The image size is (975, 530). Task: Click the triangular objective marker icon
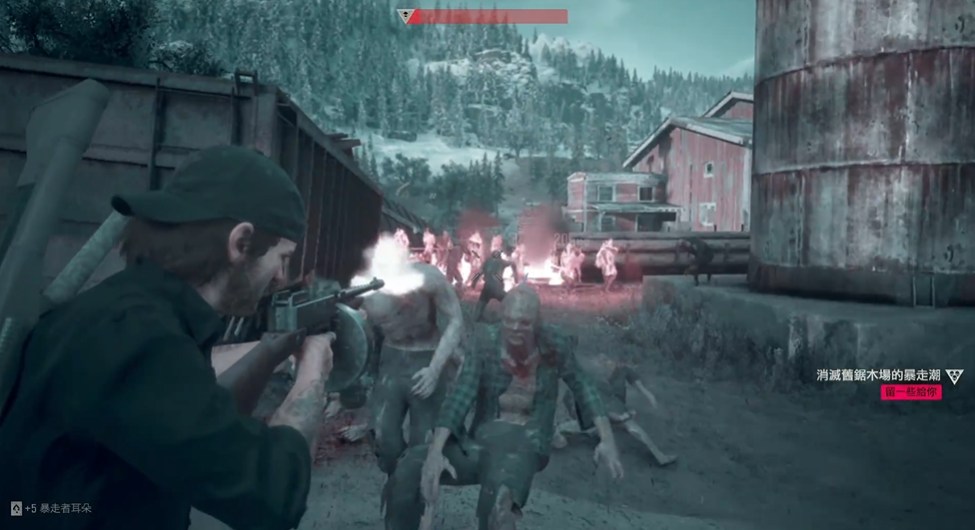[954, 376]
